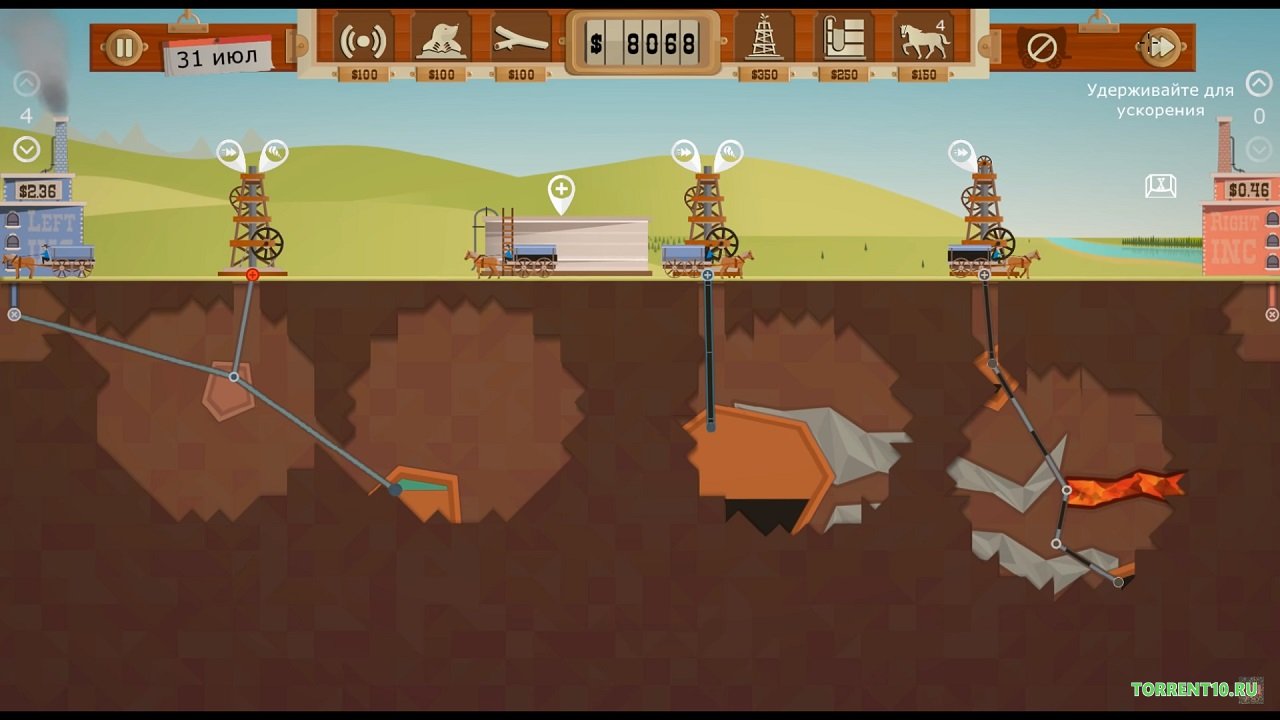Click the white X box icon
The width and height of the screenshot is (1280, 720).
[x=1160, y=186]
